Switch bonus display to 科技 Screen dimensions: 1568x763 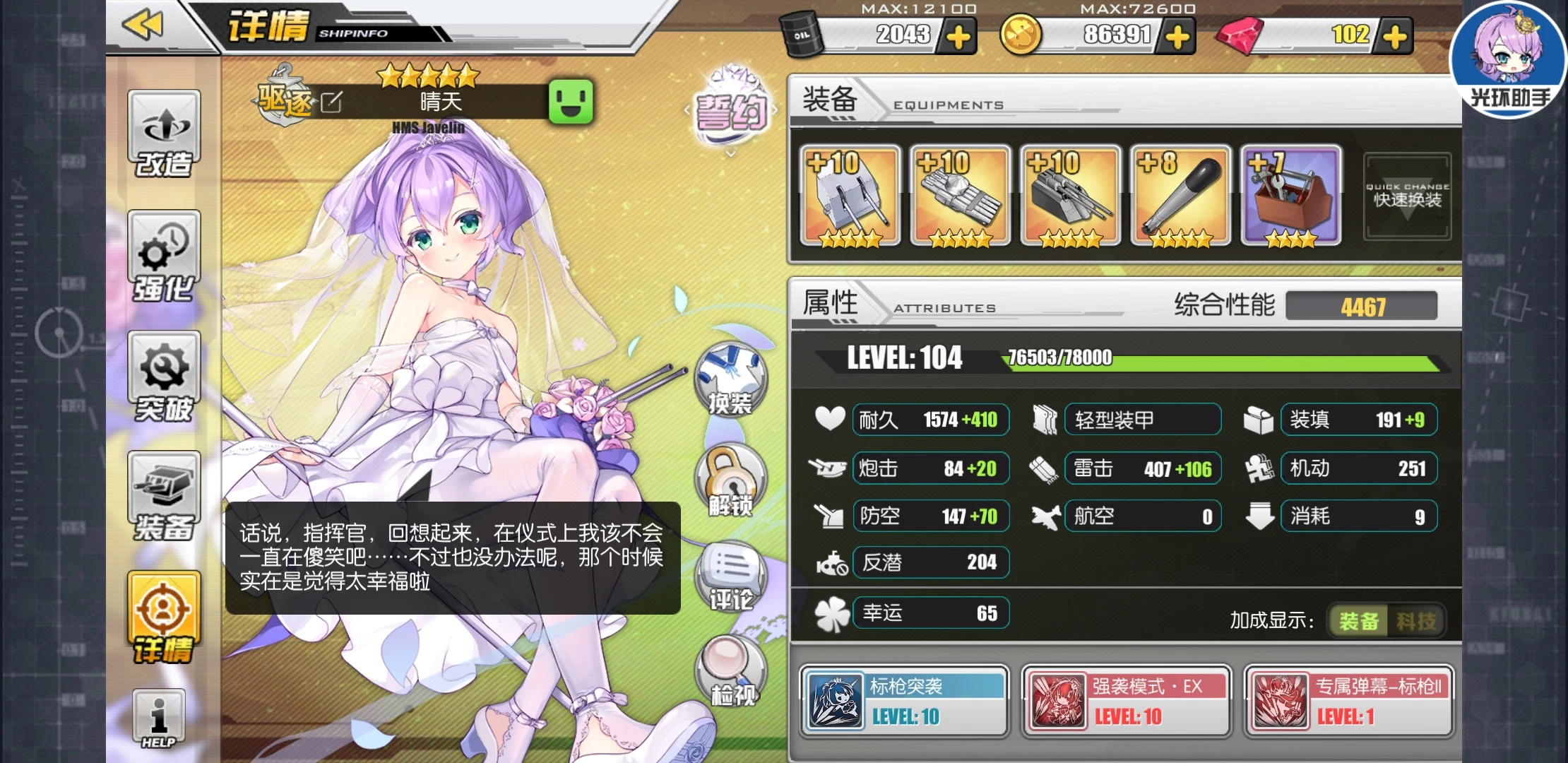pos(1415,621)
